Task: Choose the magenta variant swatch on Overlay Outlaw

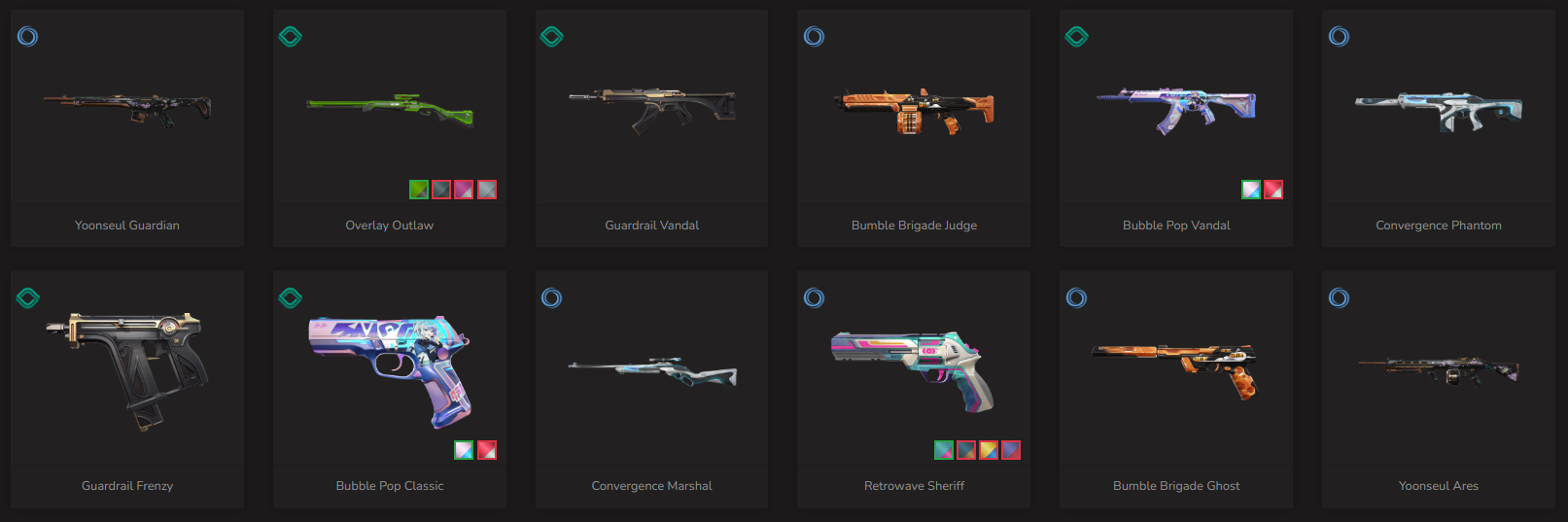Action: pos(464,190)
